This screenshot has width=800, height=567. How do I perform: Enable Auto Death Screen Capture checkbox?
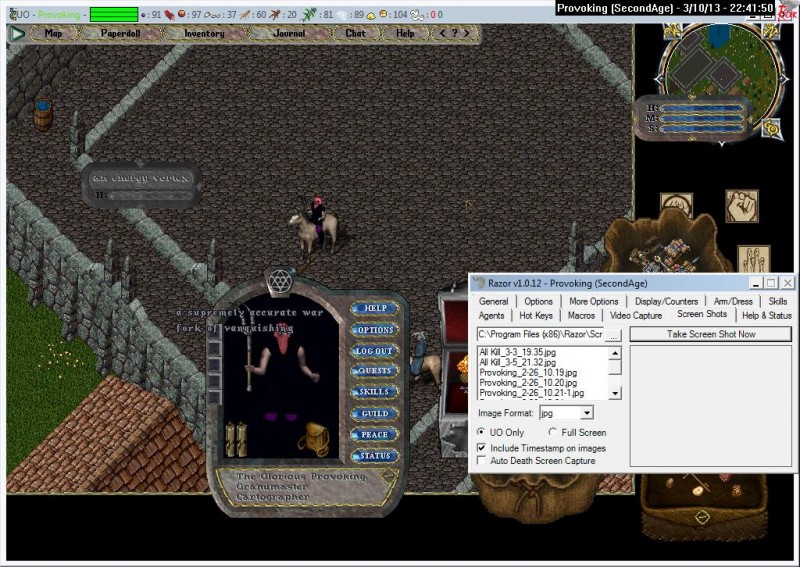tap(483, 461)
